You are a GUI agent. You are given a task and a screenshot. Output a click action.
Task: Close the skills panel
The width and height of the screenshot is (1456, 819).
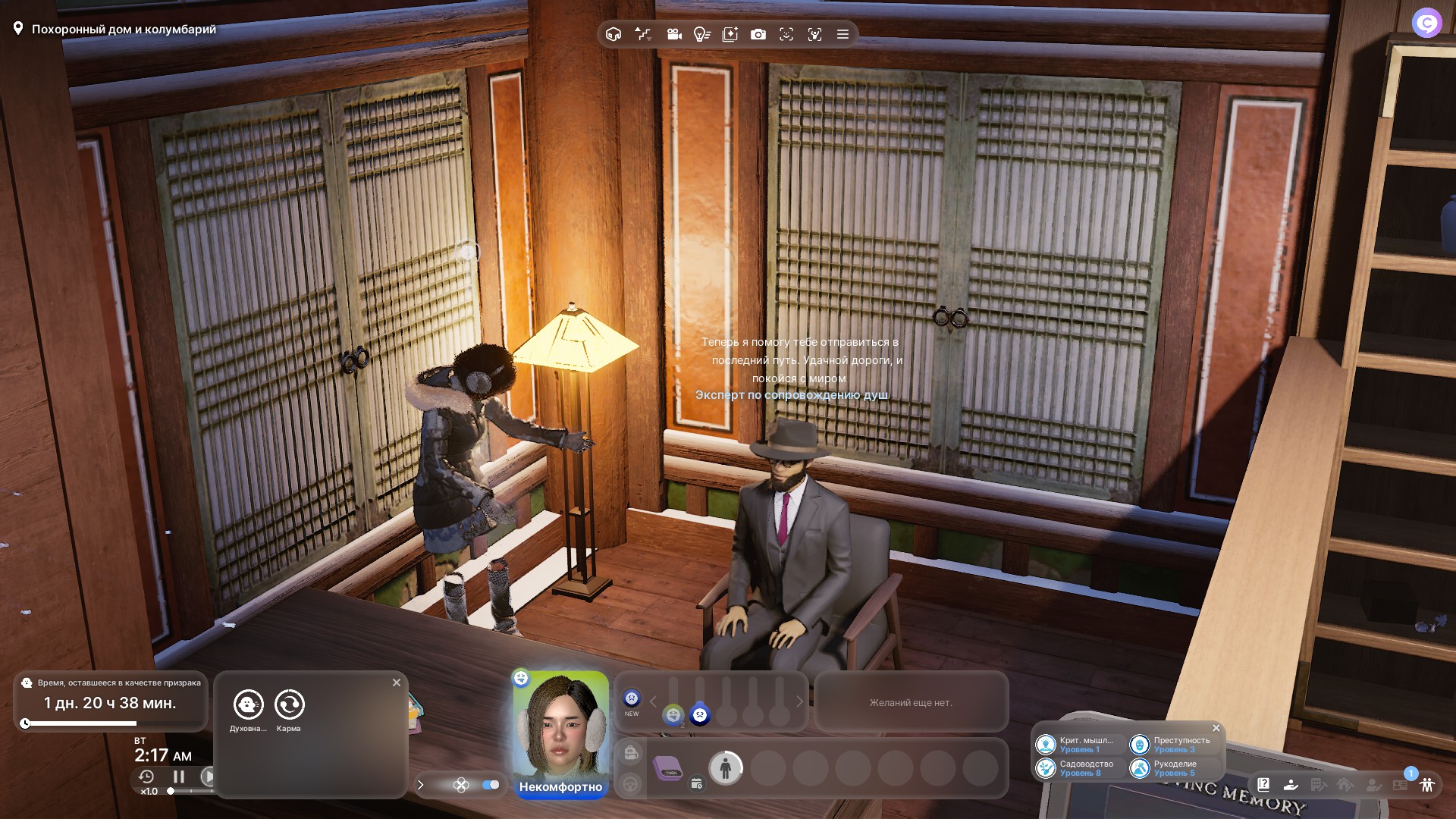coord(1216,728)
